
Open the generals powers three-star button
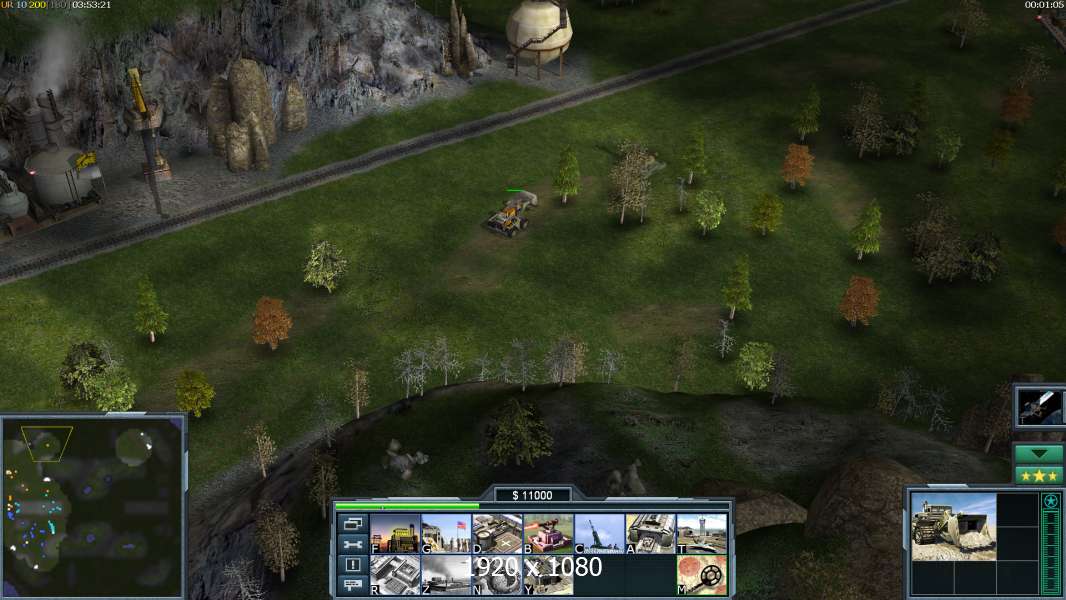click(1037, 474)
